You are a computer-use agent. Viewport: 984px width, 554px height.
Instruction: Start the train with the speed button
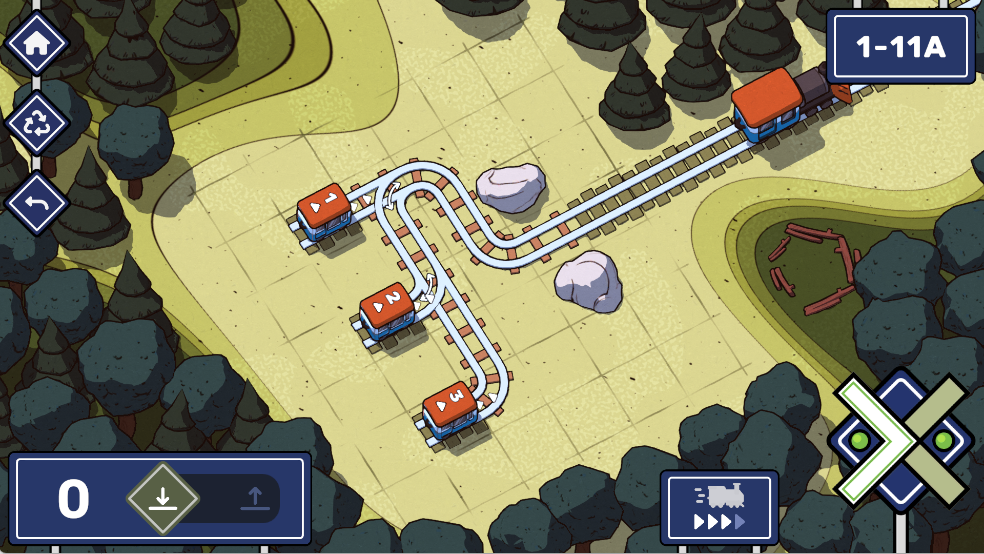coord(719,507)
